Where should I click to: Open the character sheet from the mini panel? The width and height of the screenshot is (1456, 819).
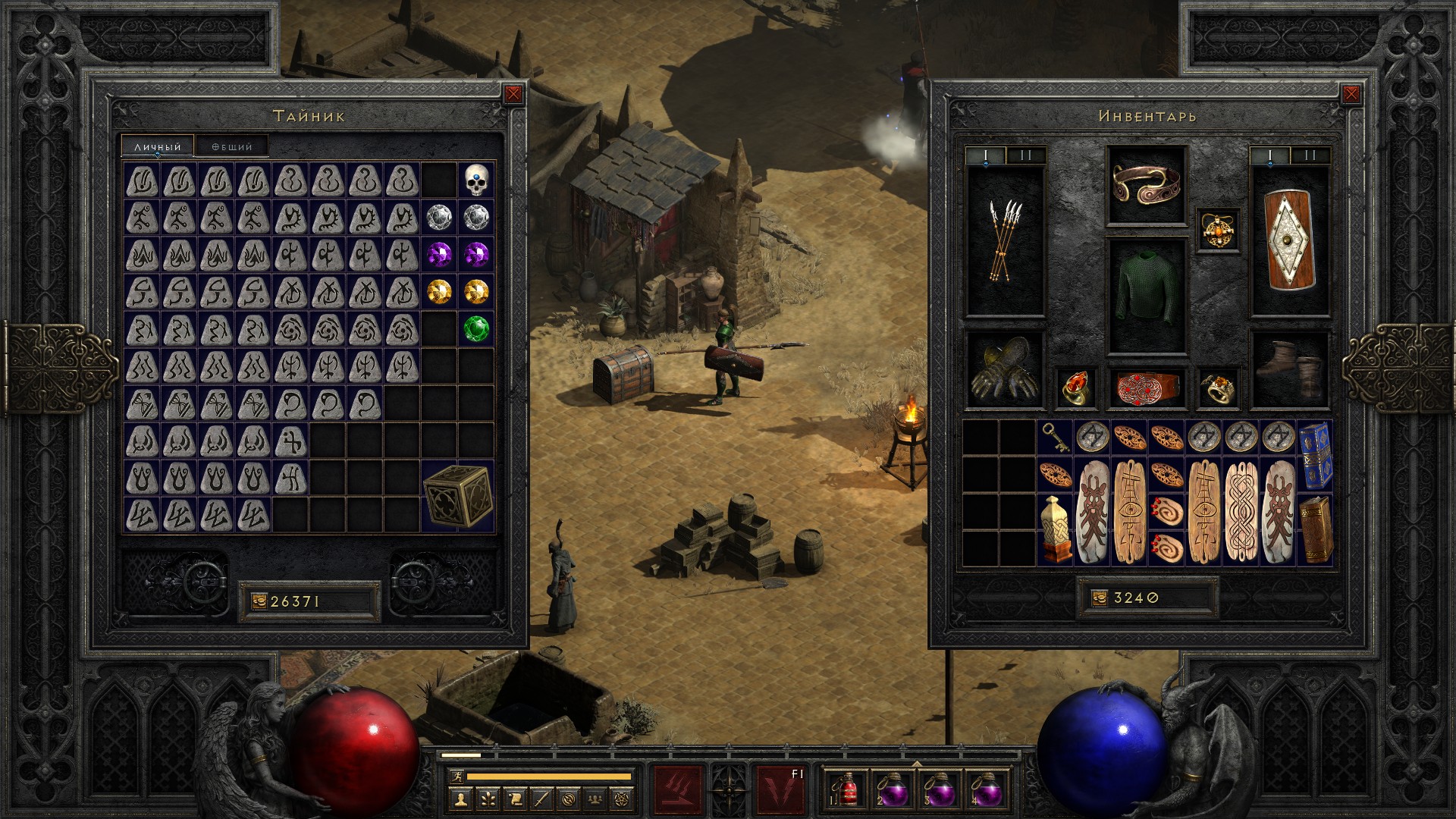click(460, 798)
